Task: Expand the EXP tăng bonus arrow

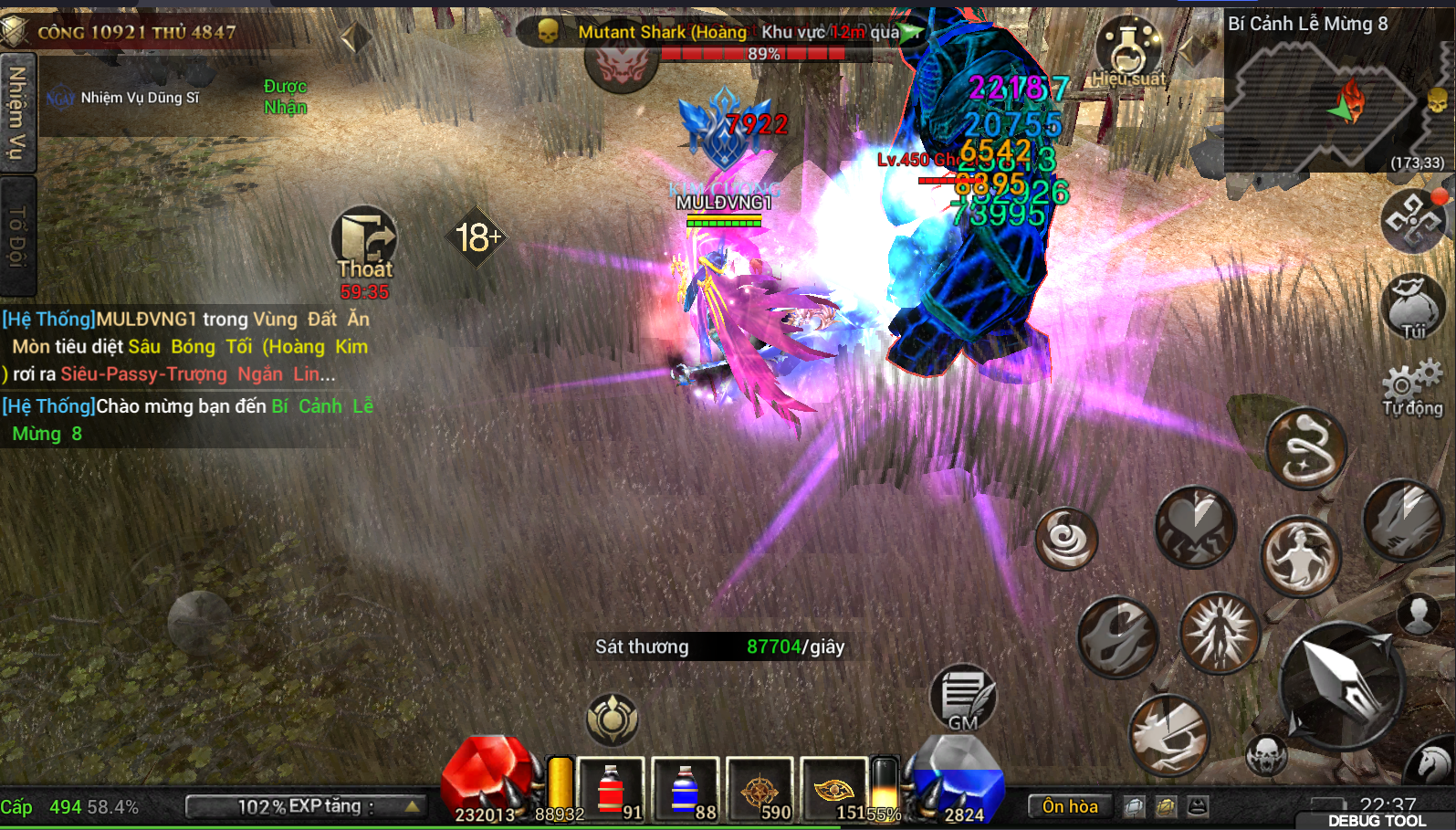Action: tap(413, 806)
